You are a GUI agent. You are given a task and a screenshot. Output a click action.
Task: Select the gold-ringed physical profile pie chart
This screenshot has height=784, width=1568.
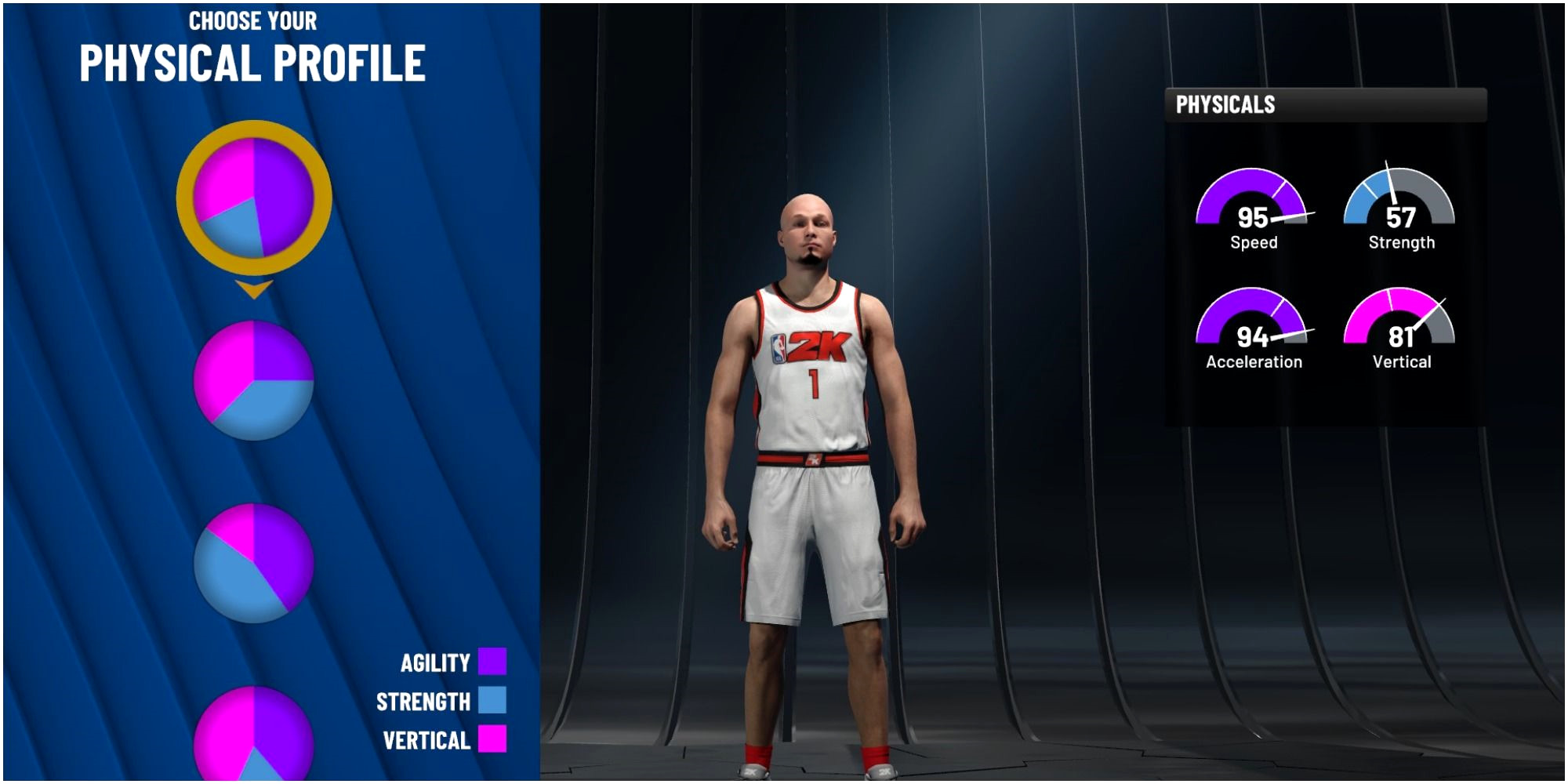(x=253, y=198)
